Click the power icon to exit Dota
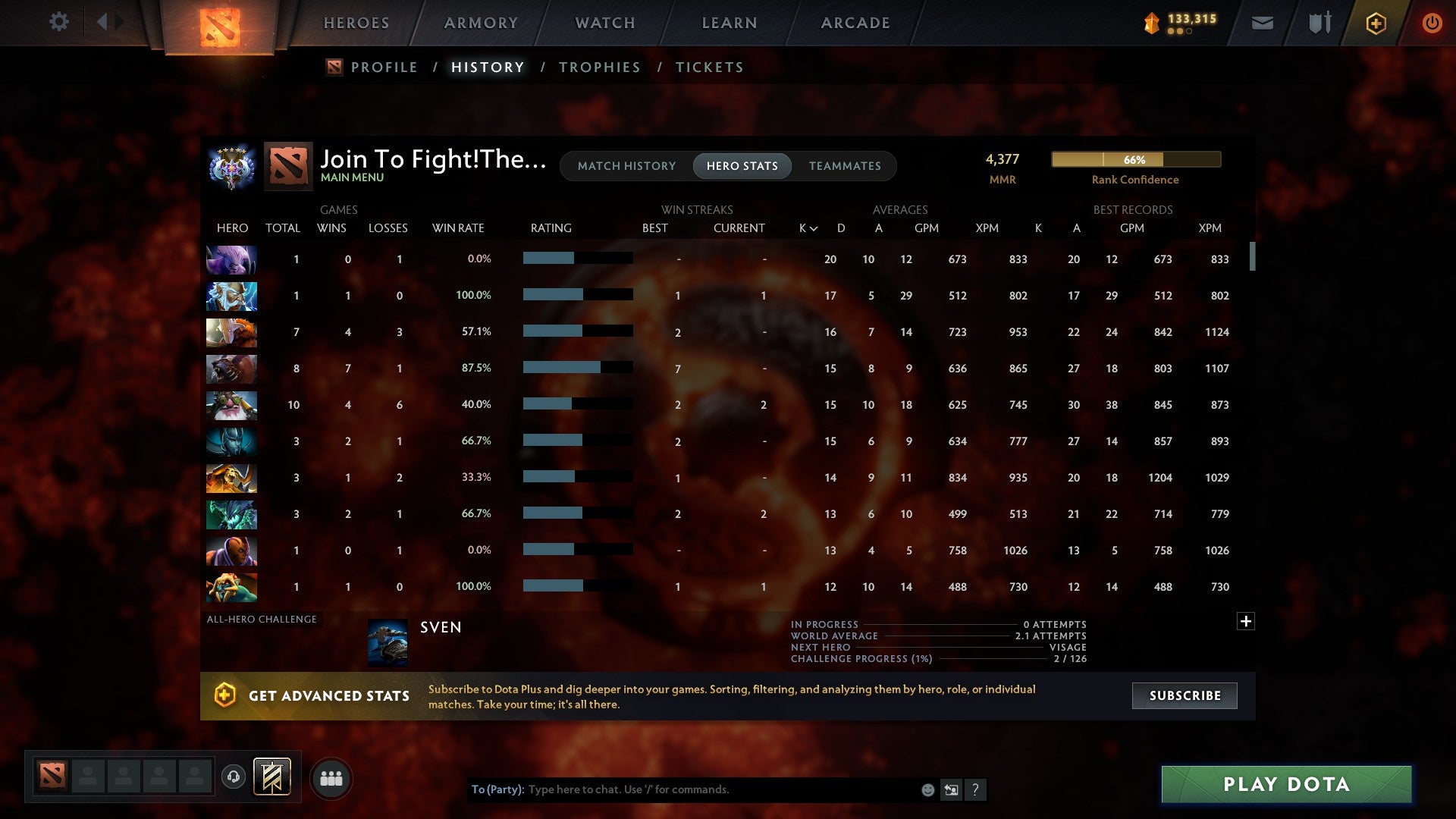The image size is (1456, 819). [x=1432, y=23]
